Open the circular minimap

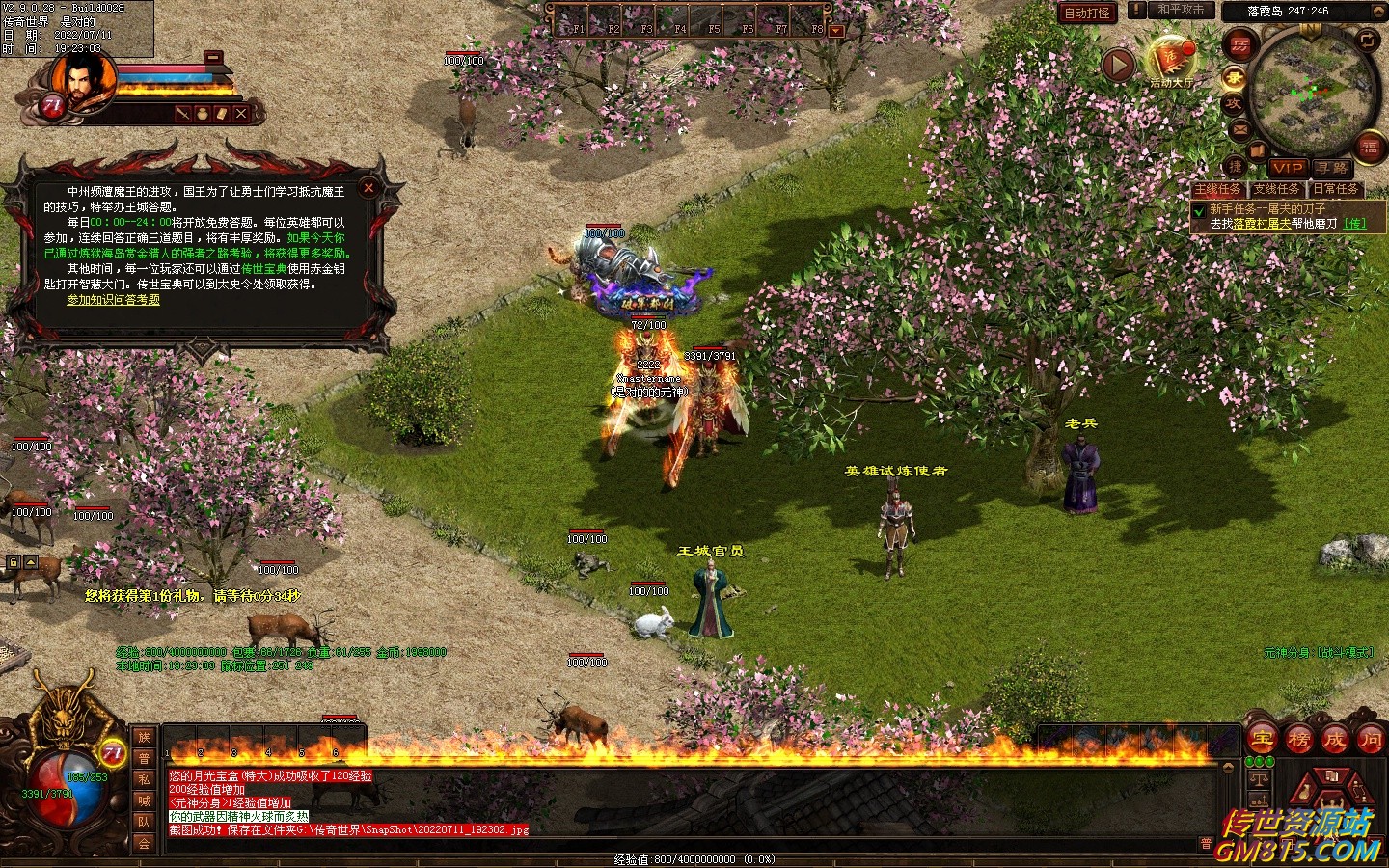click(x=1307, y=92)
